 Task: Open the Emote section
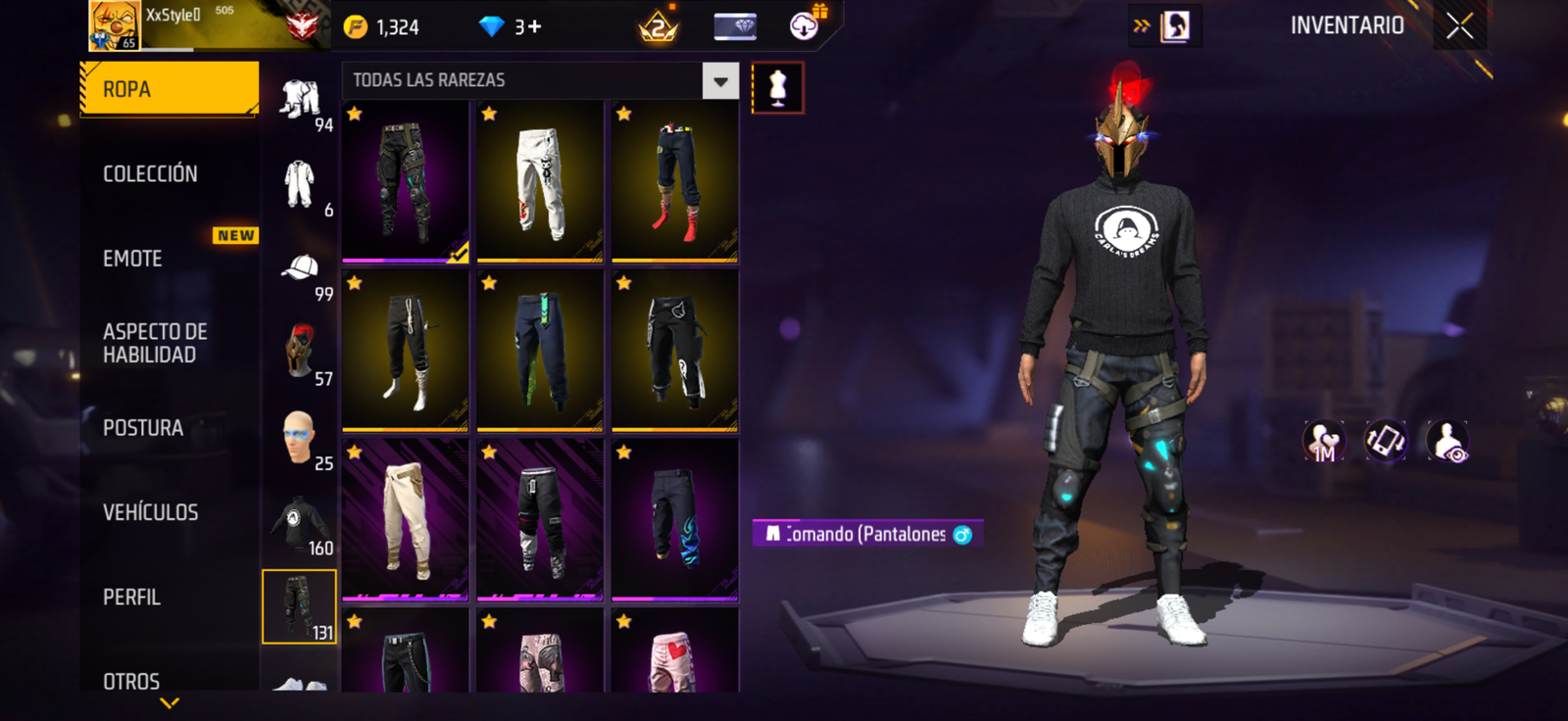[x=133, y=259]
